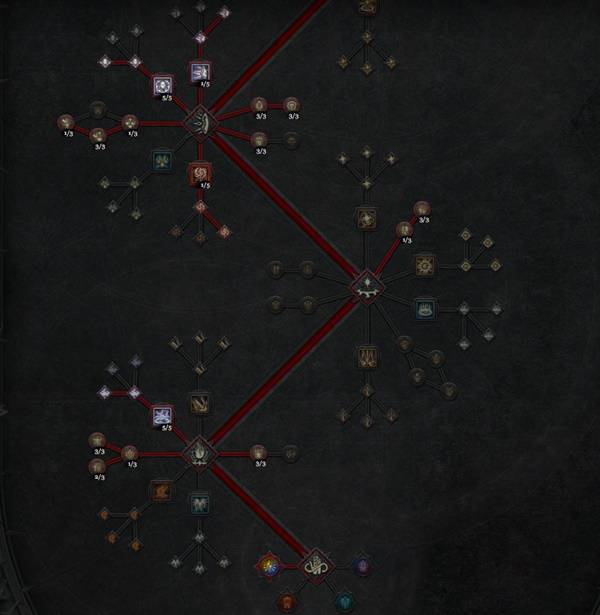Select the multicolored rainbow orb node
Viewport: 600px width, 615px height.
pos(269,565)
